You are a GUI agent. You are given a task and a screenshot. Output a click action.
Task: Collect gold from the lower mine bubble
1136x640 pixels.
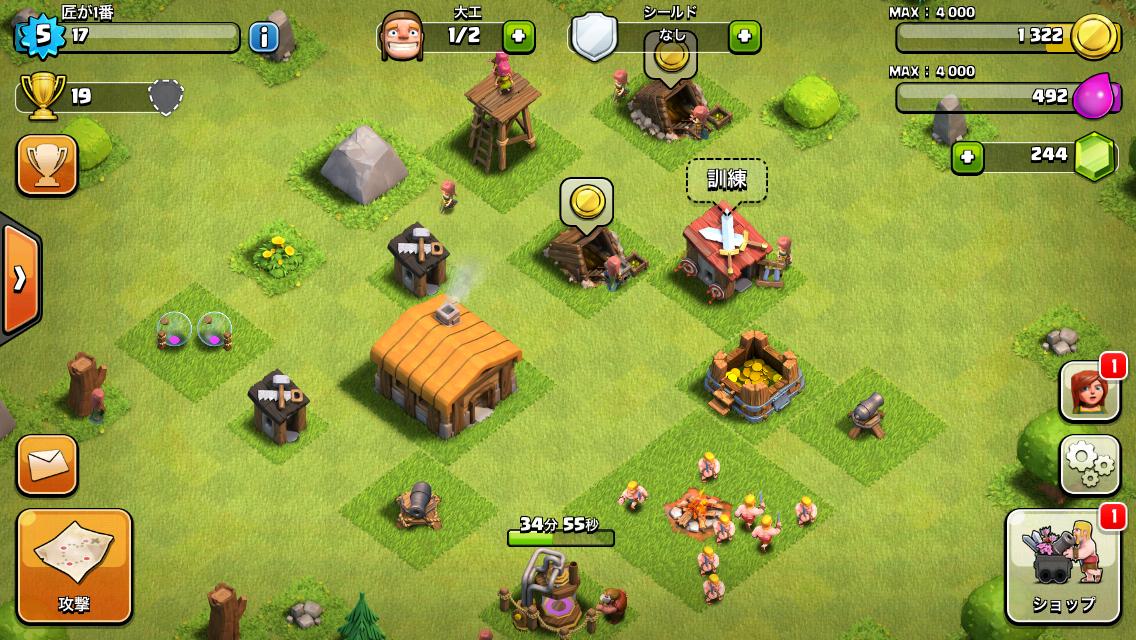(586, 202)
